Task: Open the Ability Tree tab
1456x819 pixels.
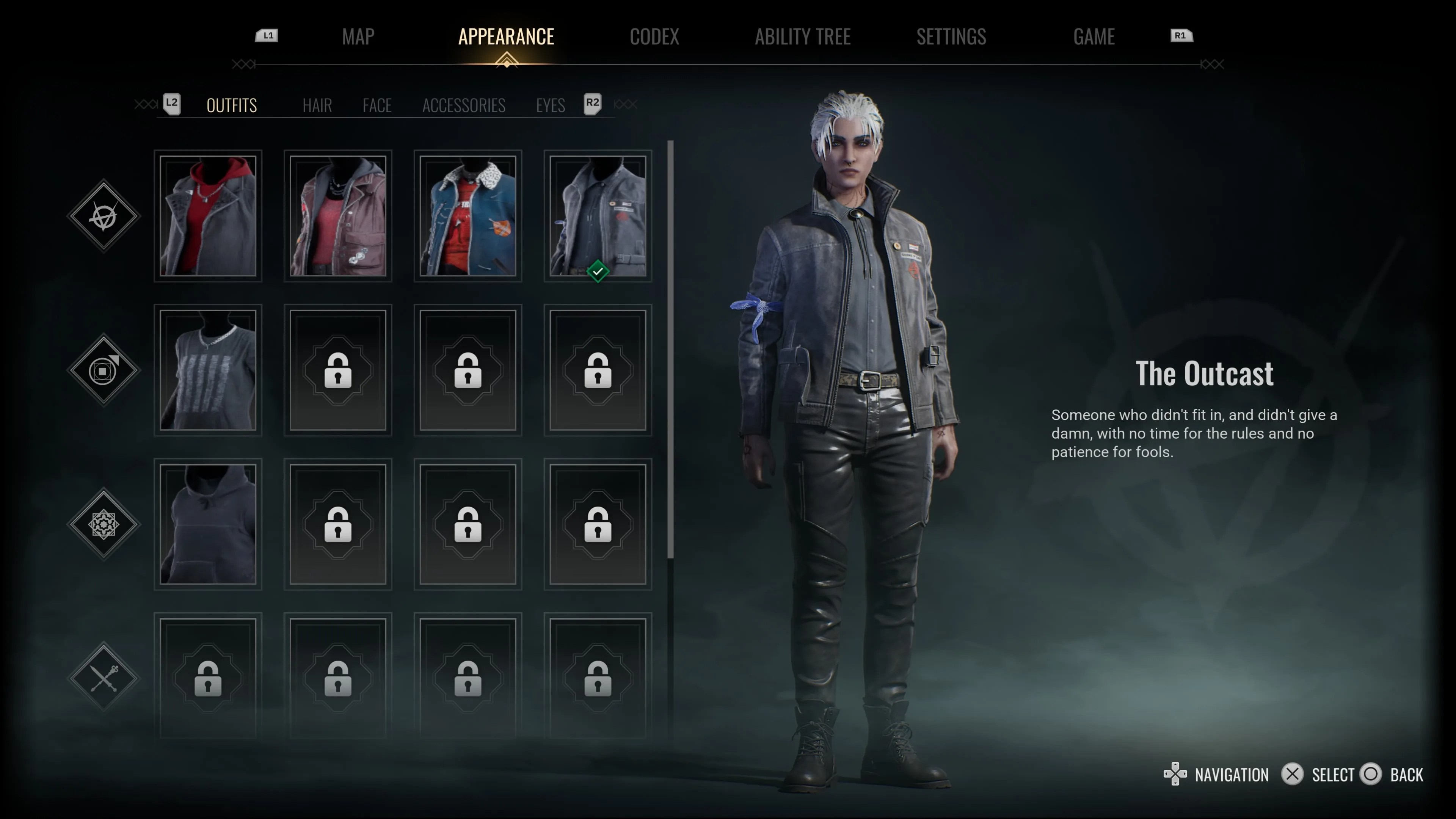Action: pos(803,37)
